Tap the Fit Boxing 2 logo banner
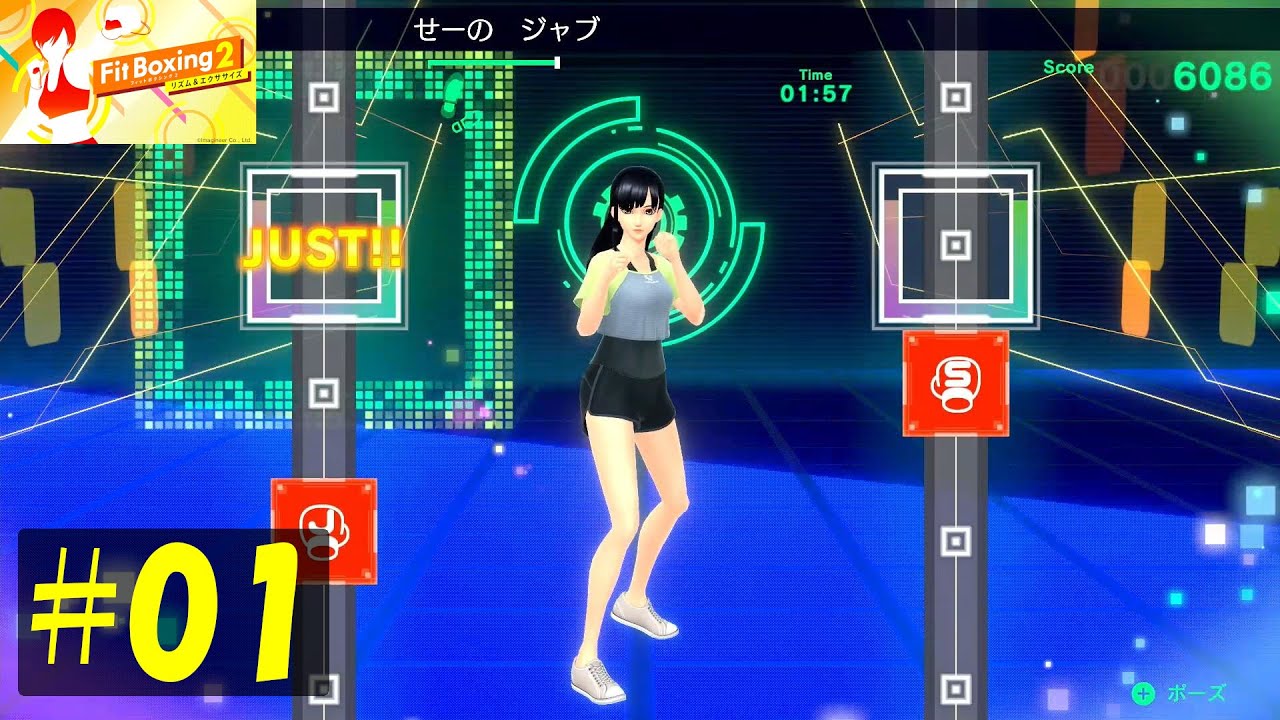The height and width of the screenshot is (720, 1280). (130, 70)
